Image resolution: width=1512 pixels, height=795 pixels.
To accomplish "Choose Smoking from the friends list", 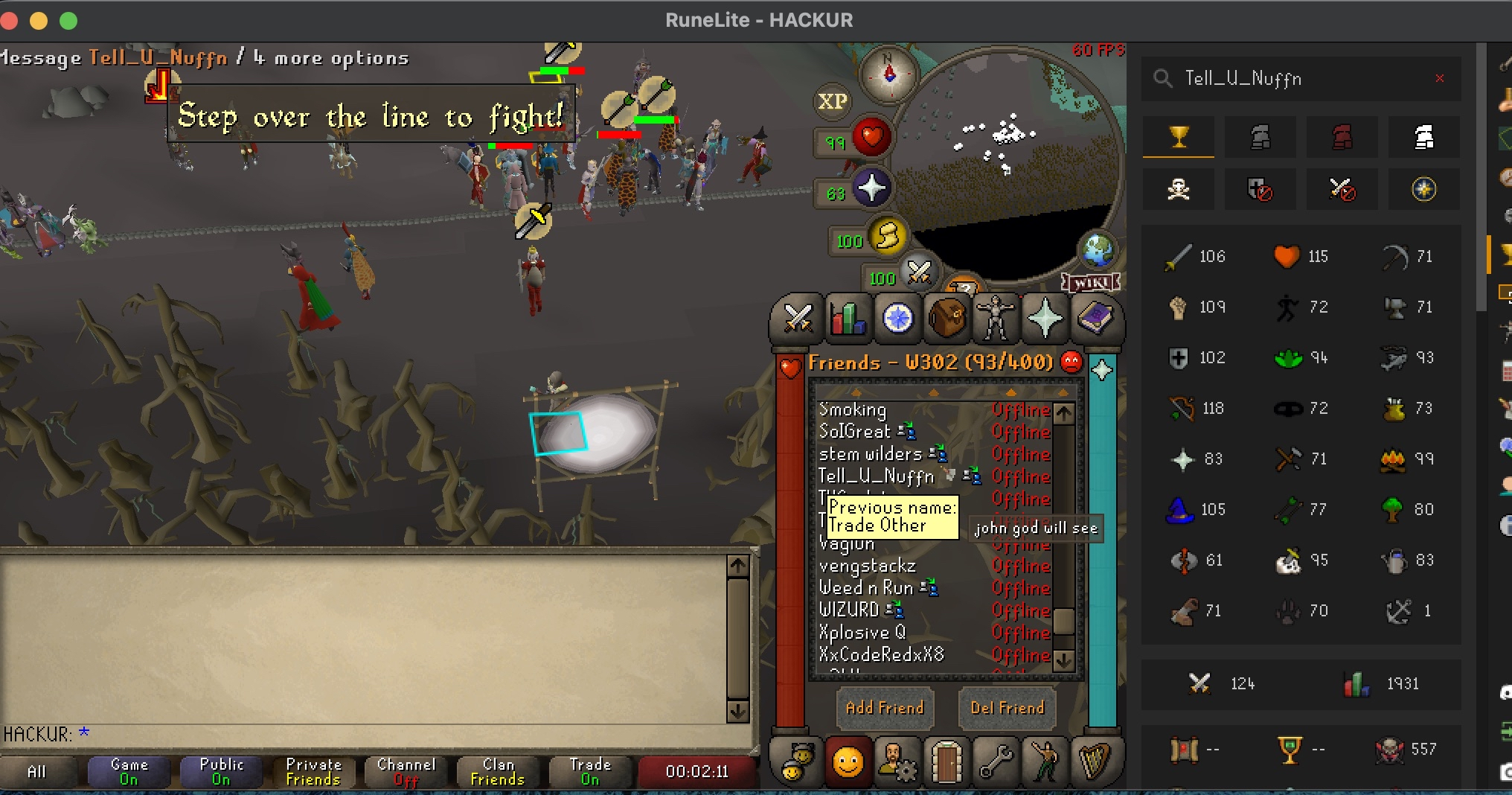I will click(x=853, y=410).
